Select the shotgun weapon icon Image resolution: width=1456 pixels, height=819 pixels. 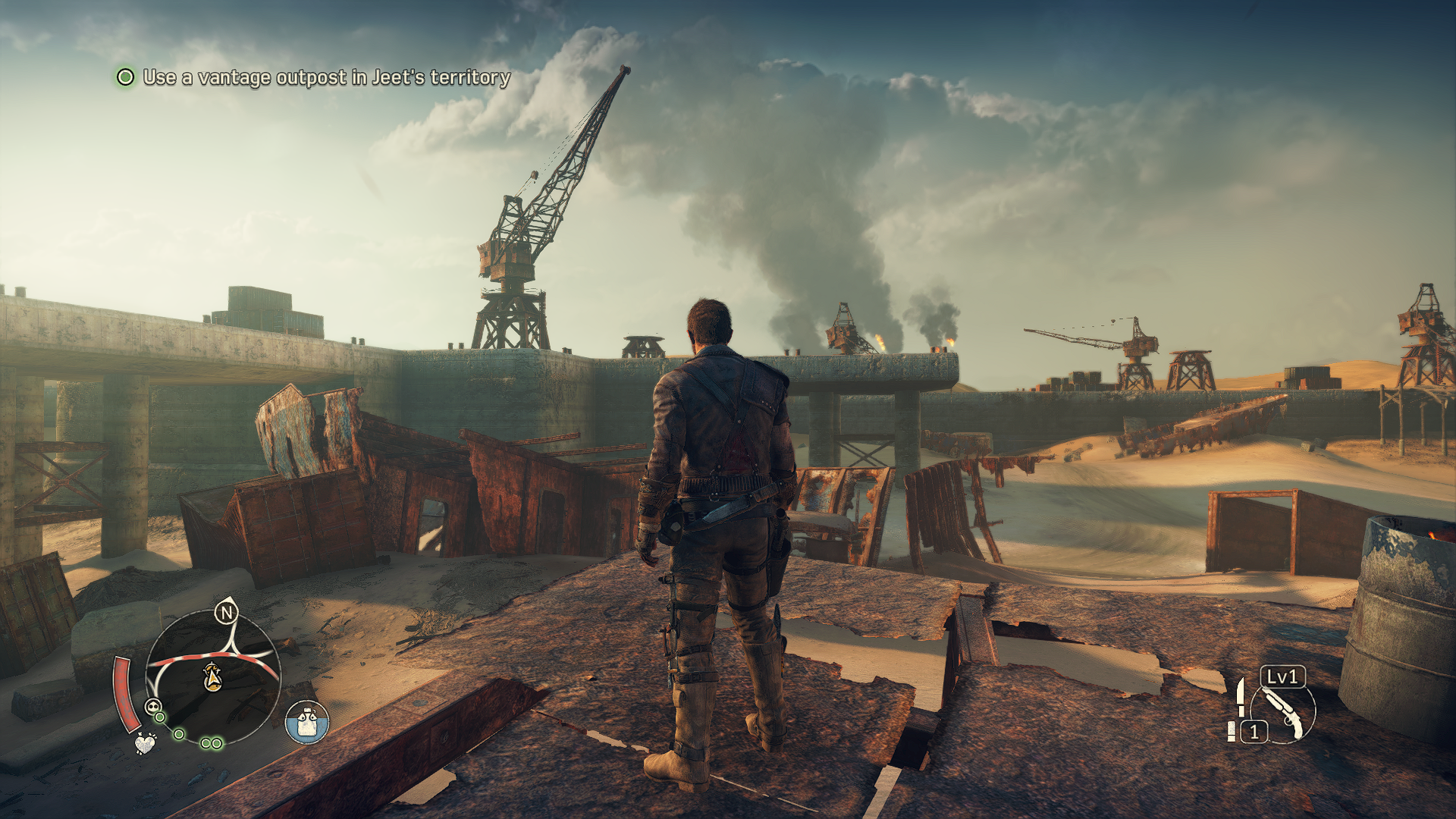(1284, 711)
